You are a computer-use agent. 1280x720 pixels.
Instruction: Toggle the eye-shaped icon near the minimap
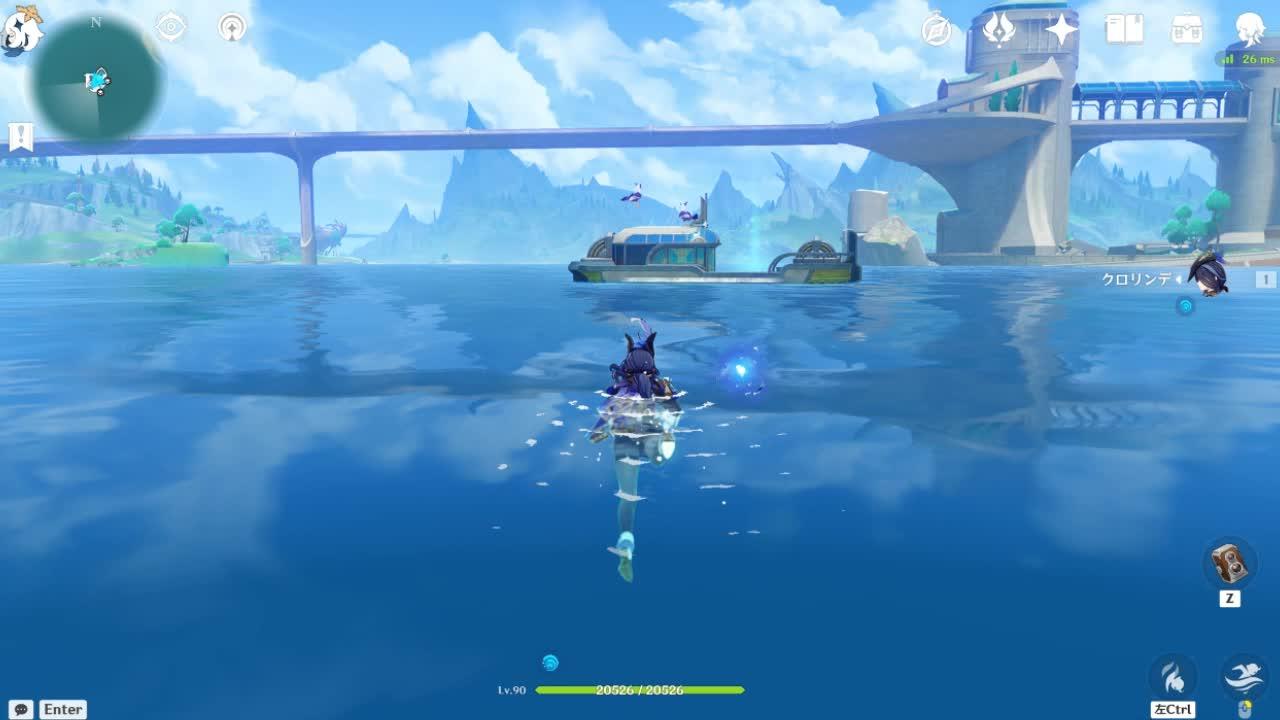pos(171,27)
